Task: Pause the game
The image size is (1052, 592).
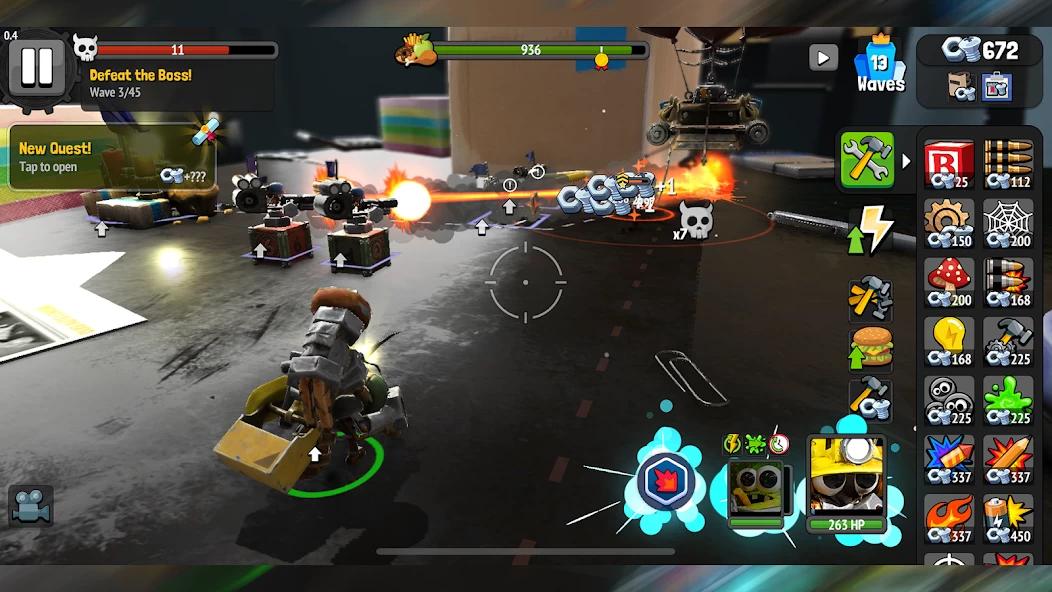Action: click(37, 66)
